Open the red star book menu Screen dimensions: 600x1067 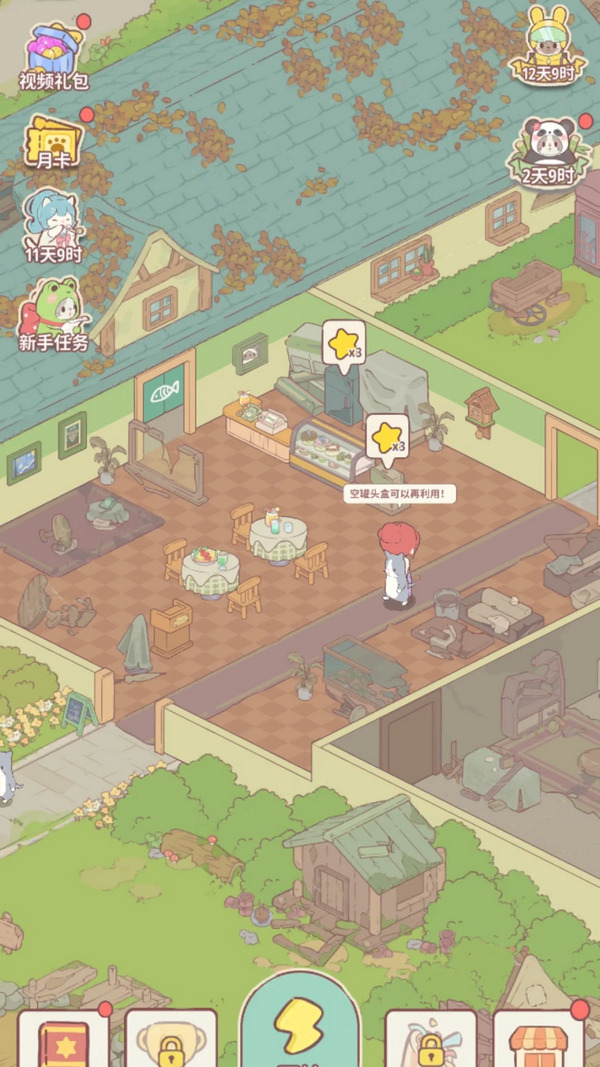[62, 1041]
